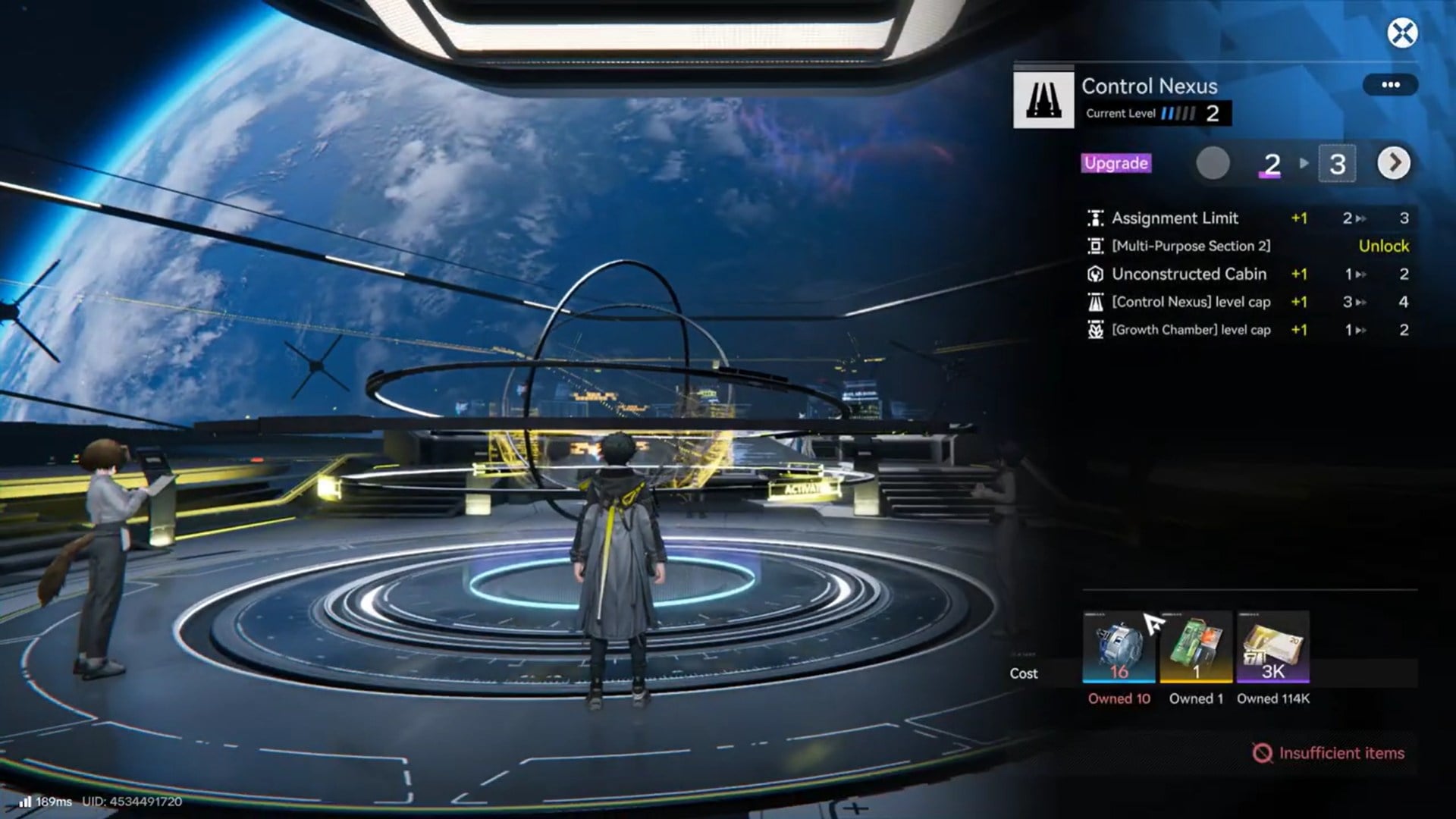Image resolution: width=1456 pixels, height=819 pixels.
Task: Select level 2 in the upgrade selector
Action: (1272, 164)
